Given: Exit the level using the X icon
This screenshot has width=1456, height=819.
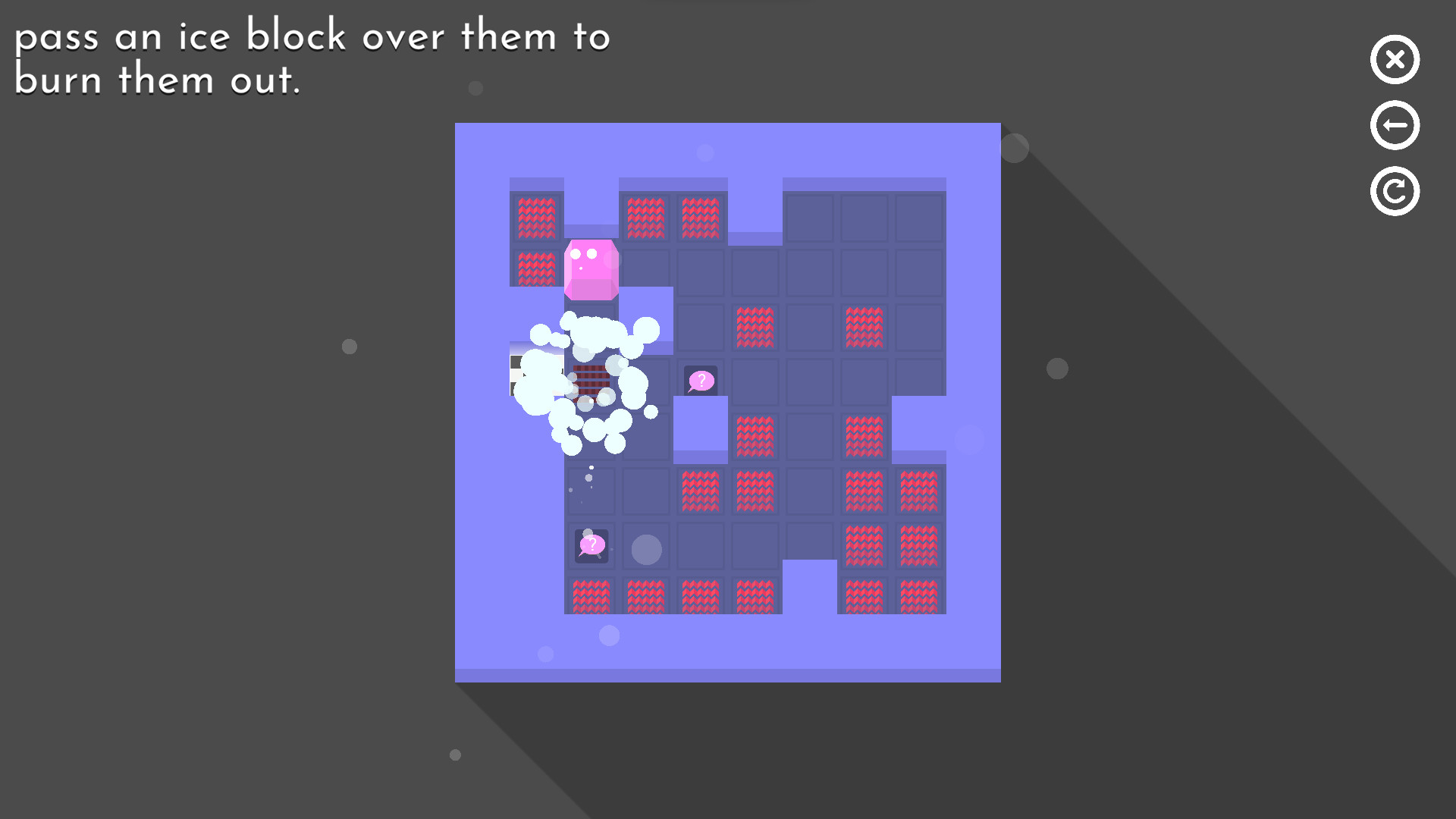Looking at the screenshot, I should tap(1395, 60).
